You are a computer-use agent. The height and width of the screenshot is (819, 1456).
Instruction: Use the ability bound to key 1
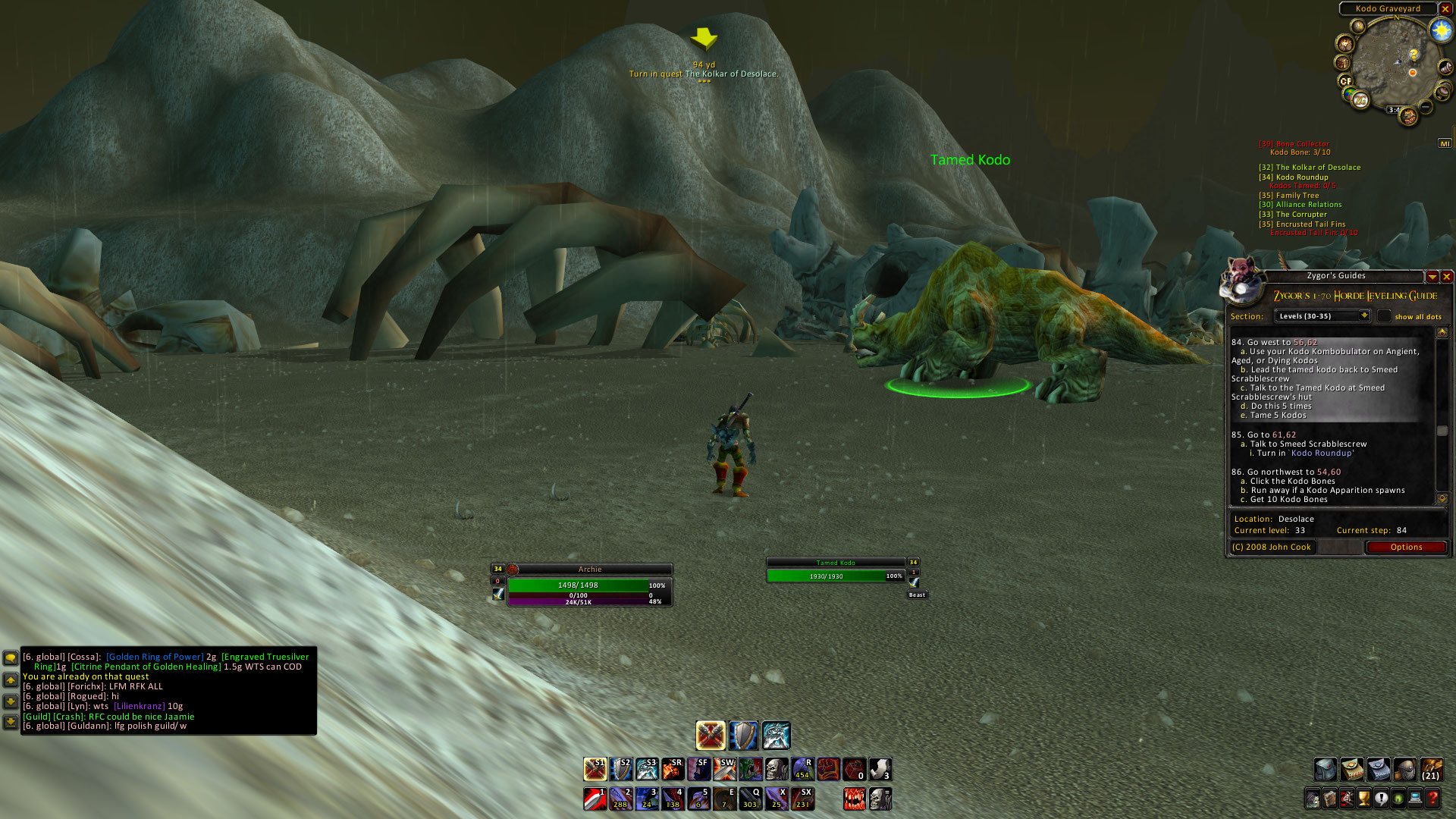595,799
